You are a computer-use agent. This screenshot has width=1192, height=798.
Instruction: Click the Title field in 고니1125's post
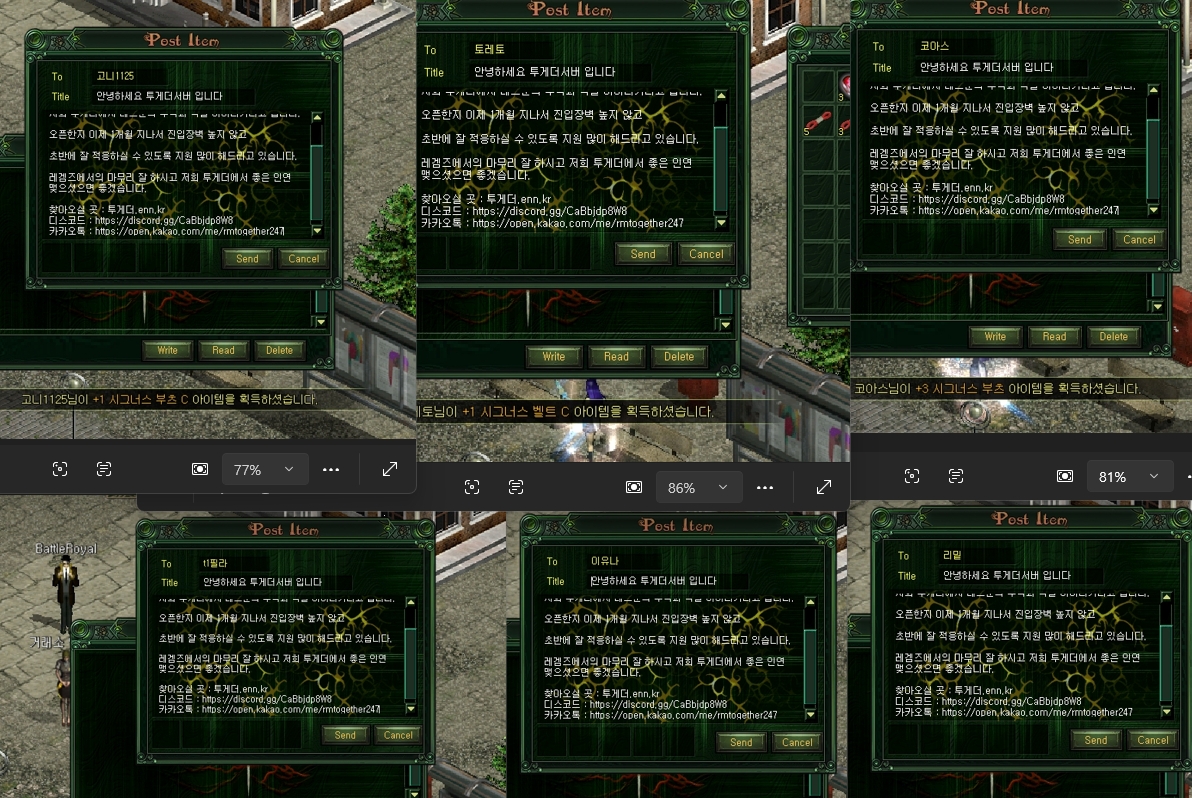(x=200, y=97)
